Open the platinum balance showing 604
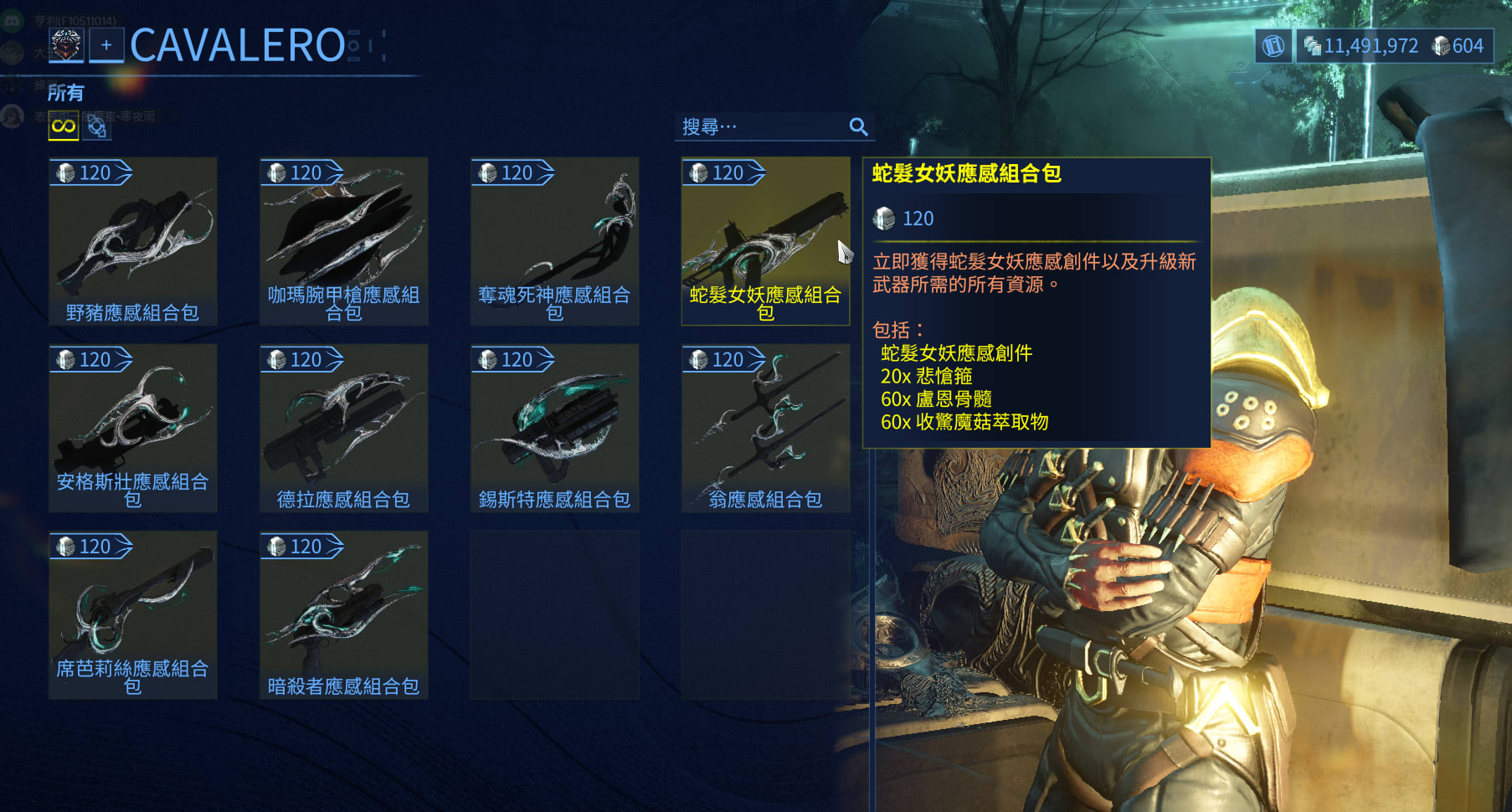The height and width of the screenshot is (812, 1512). point(1458,46)
